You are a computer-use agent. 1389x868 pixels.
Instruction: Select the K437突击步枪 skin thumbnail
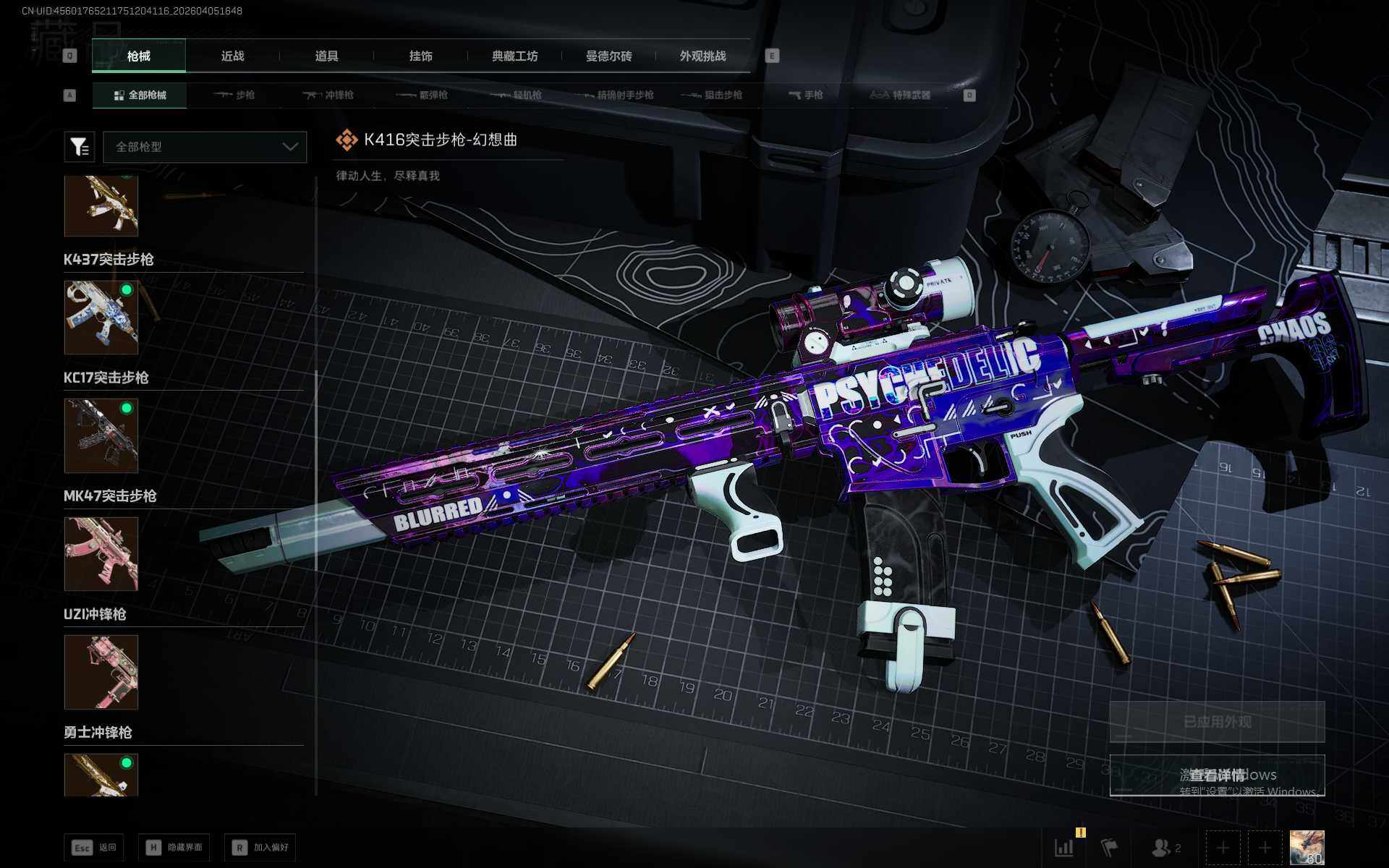(101, 318)
